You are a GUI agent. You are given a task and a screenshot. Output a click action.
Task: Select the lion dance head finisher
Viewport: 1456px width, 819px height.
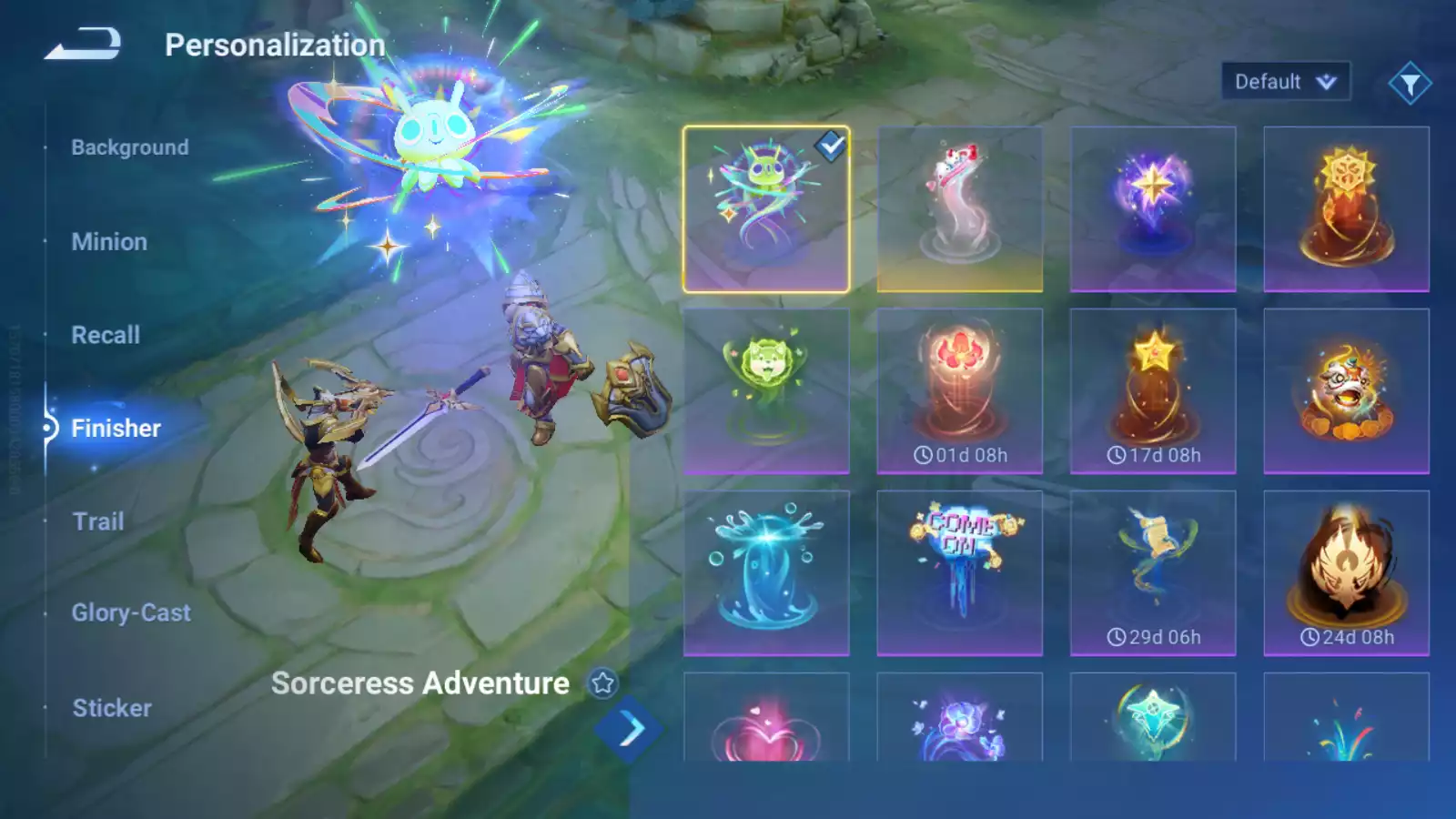[x=1346, y=391]
